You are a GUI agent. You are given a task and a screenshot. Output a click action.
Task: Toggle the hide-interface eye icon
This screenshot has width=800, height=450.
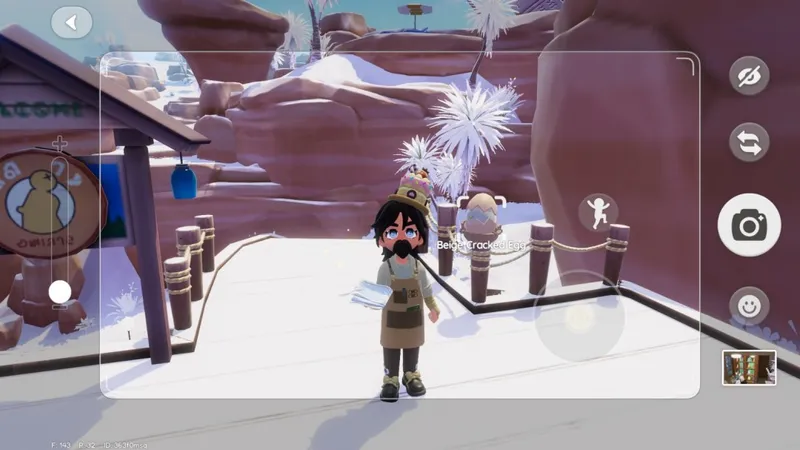[x=748, y=77]
